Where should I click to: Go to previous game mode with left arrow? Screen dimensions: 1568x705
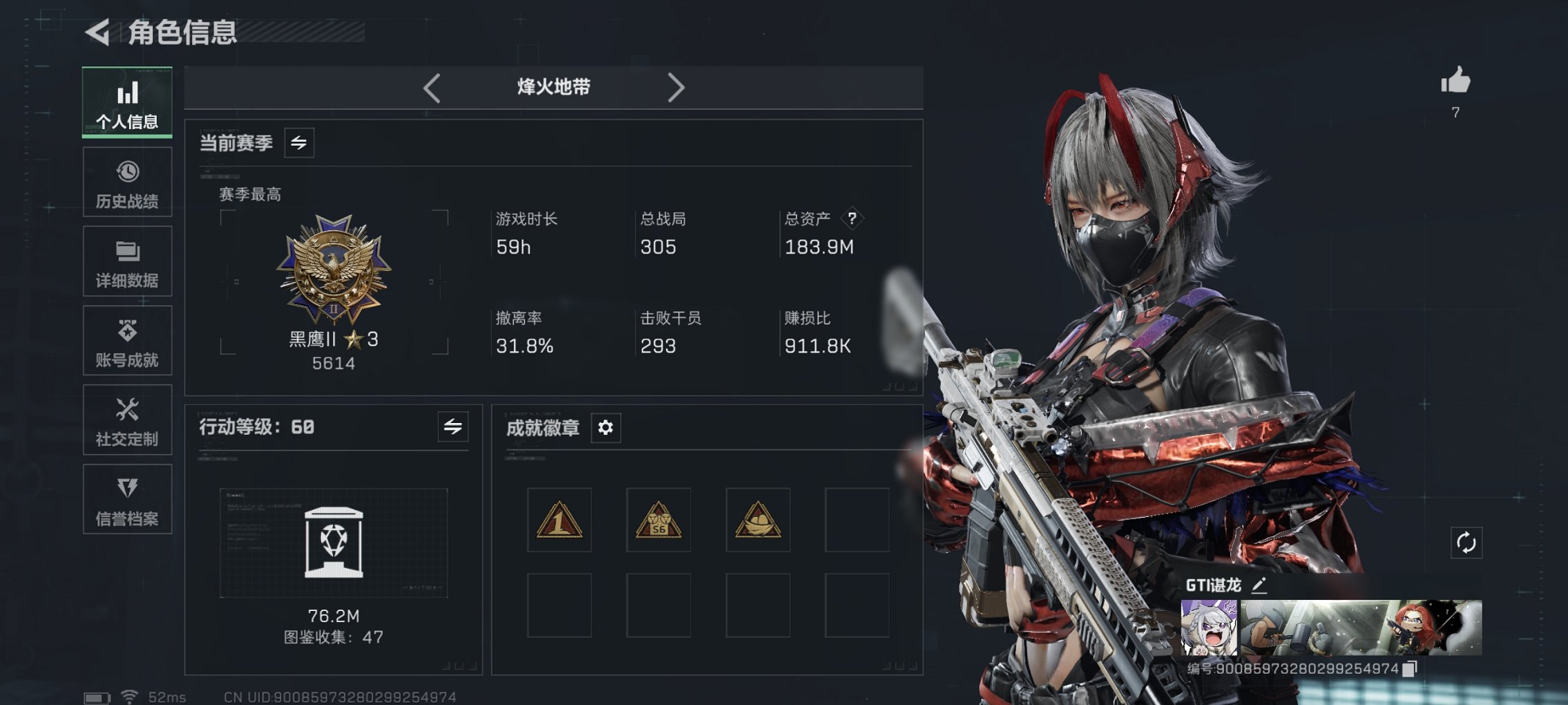[432, 88]
